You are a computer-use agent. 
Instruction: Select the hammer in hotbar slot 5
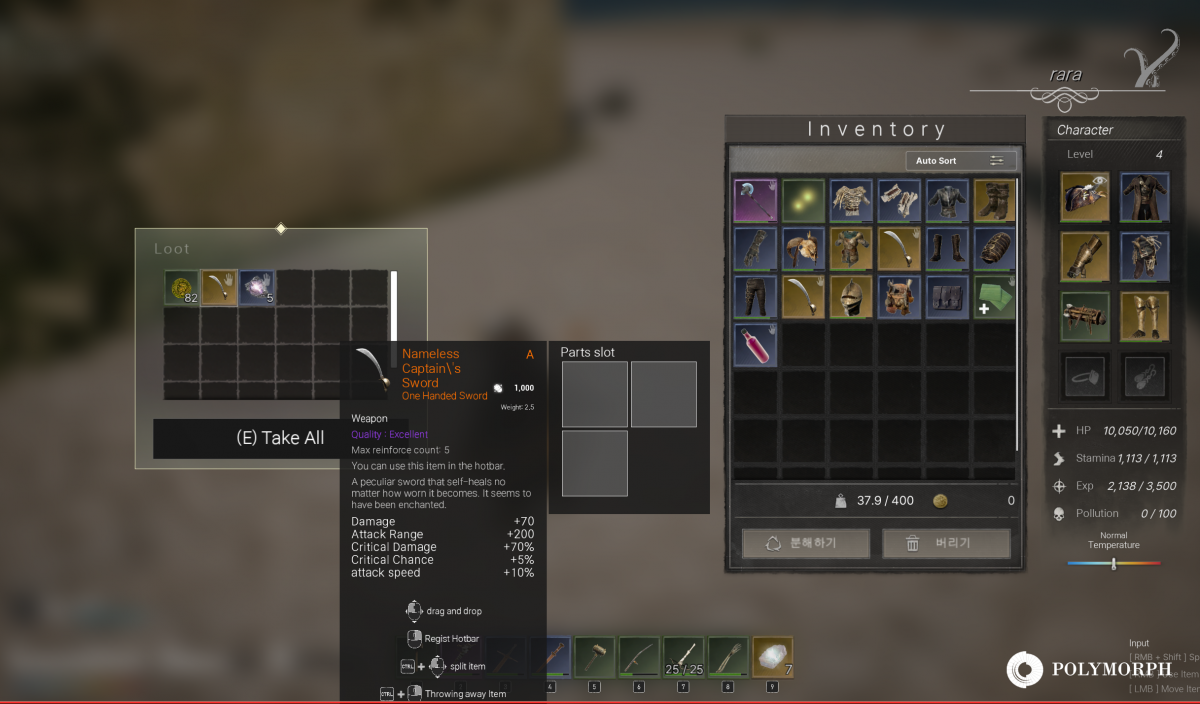coord(594,656)
